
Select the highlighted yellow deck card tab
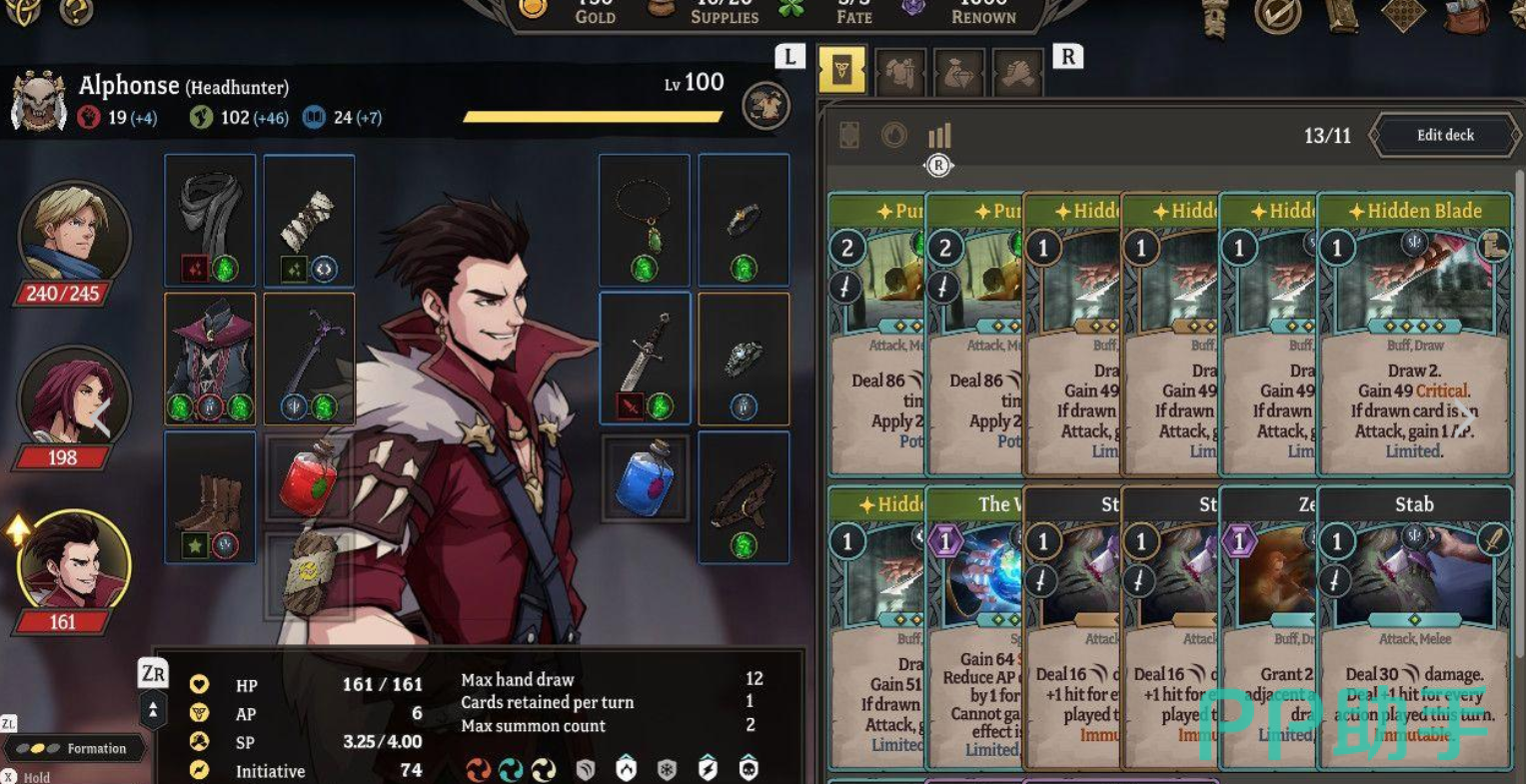(841, 72)
